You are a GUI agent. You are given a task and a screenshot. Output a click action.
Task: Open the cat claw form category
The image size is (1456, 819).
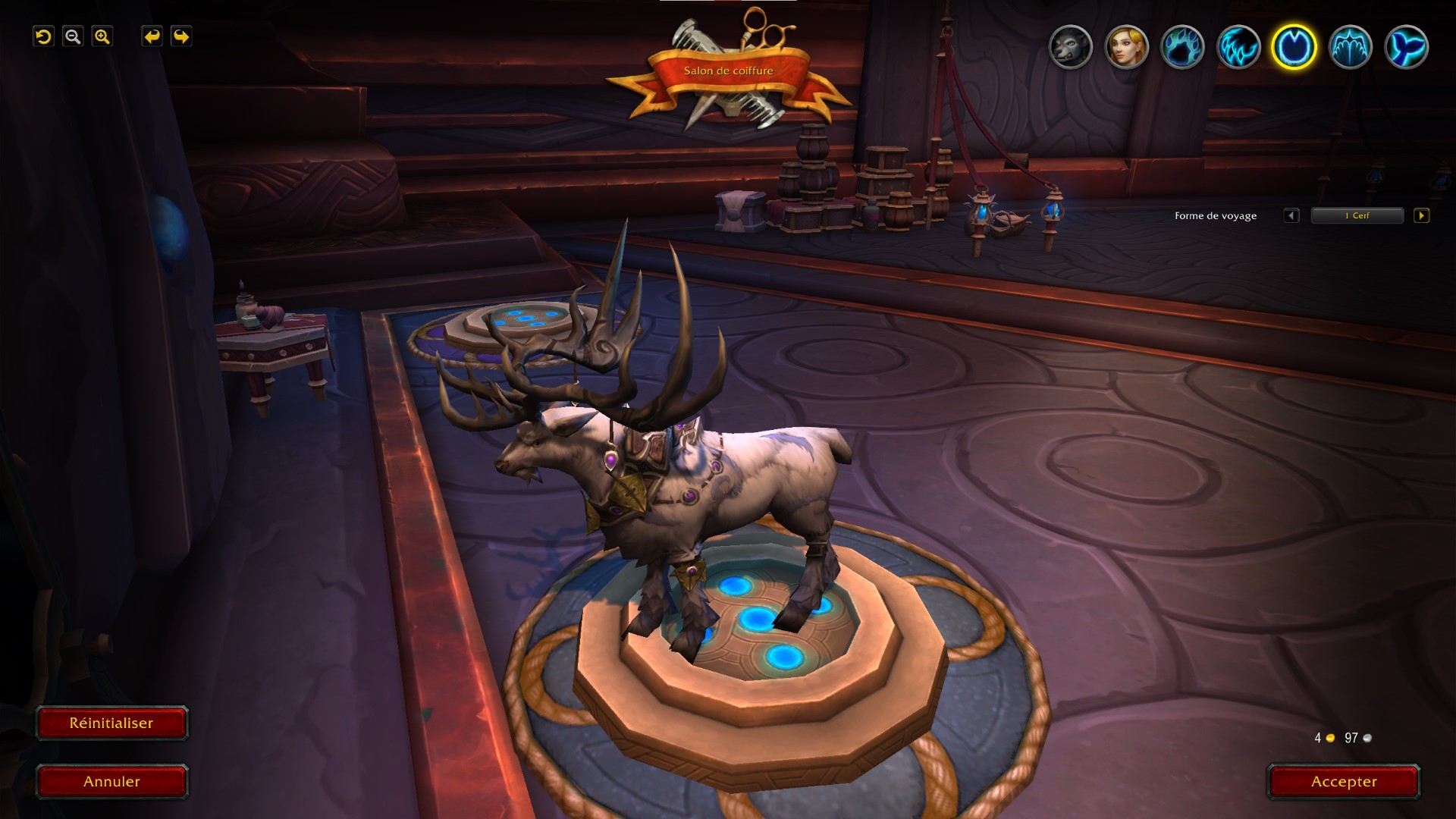click(1238, 47)
